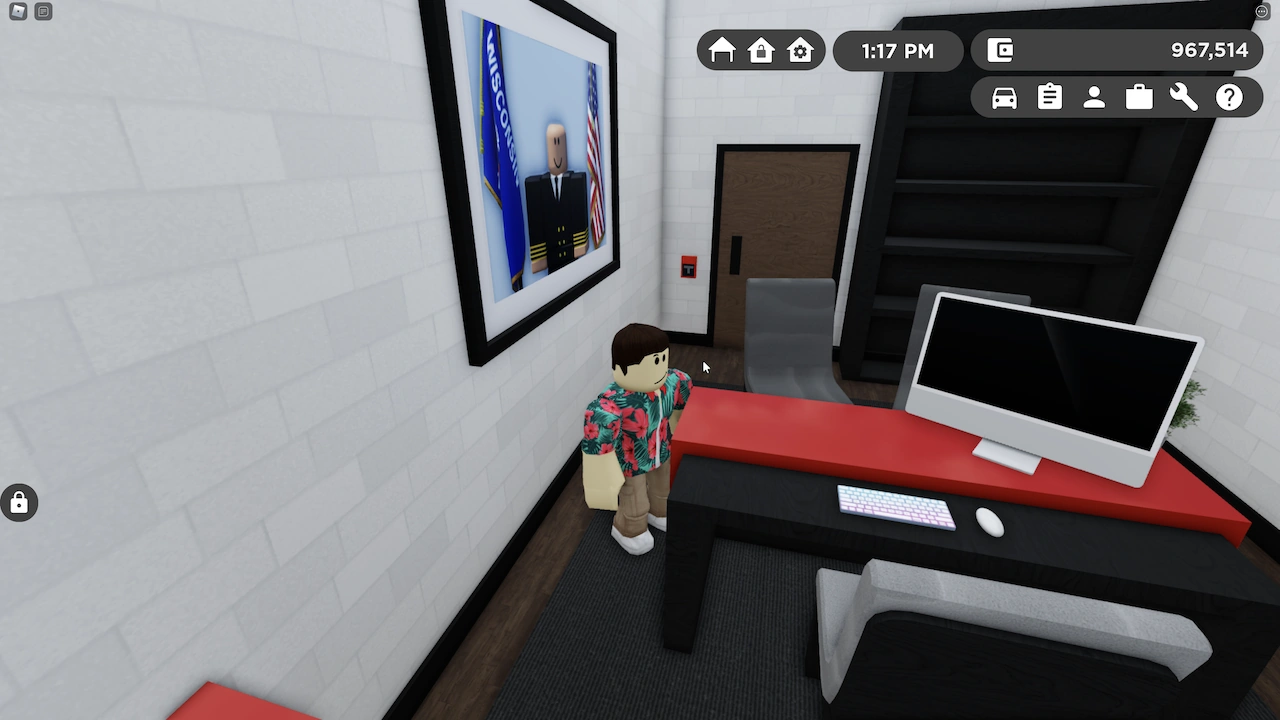Open the vehicle spawner car icon
This screenshot has width=1280, height=720.
click(1003, 97)
